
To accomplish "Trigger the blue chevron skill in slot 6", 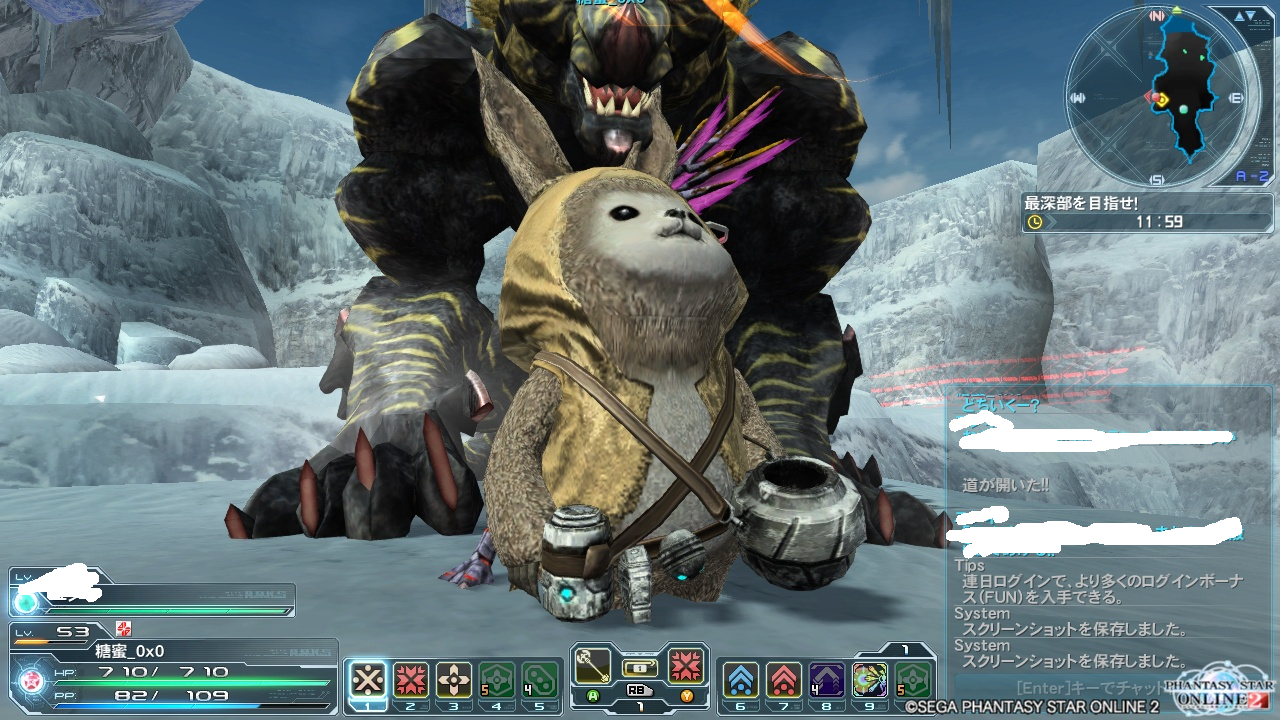I will [740, 680].
